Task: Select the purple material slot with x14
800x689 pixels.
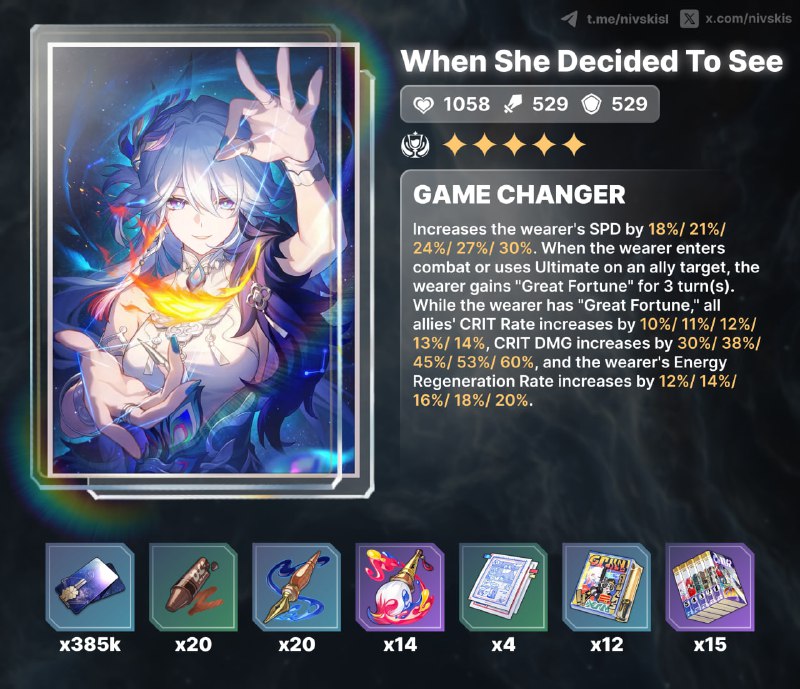Action: [400, 587]
